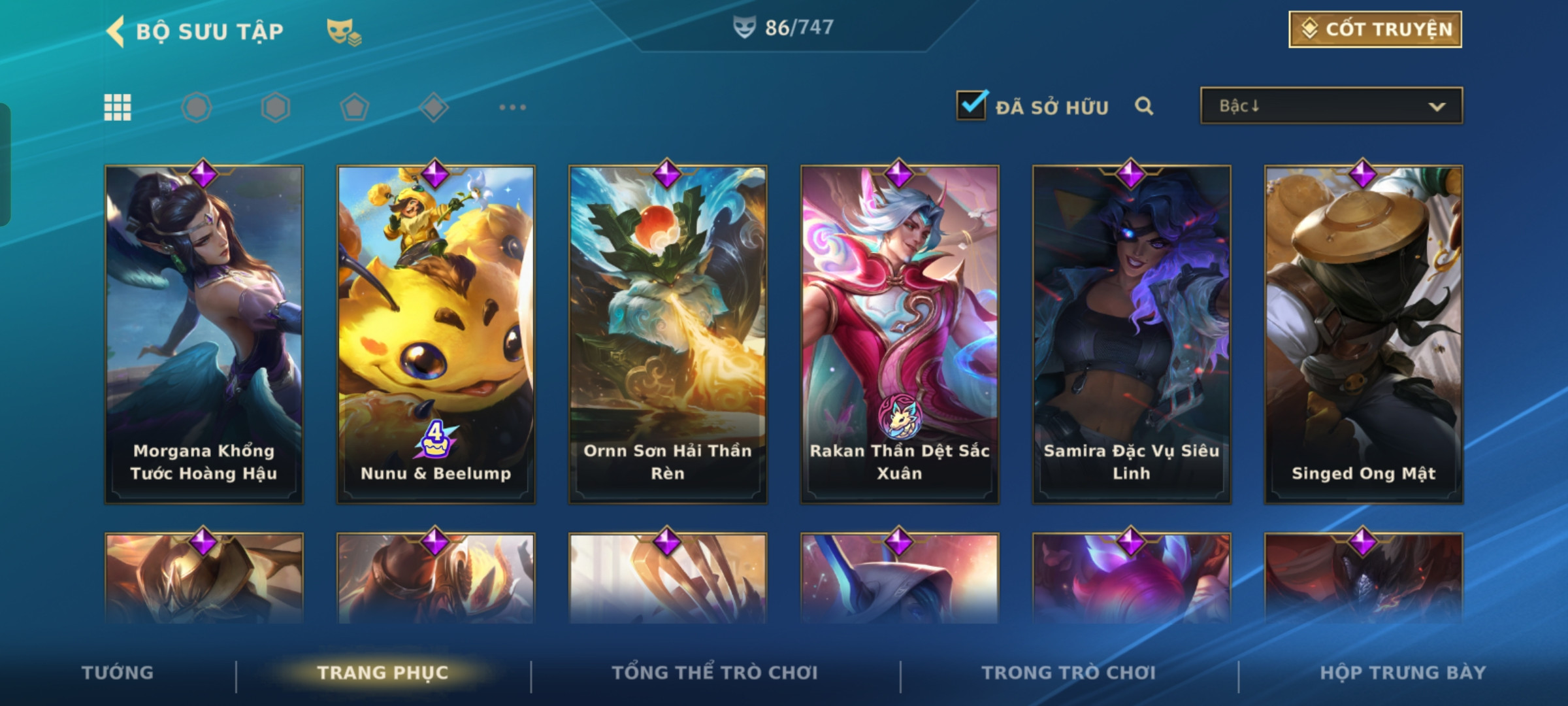Show more filters via three dots
Screen dimensions: 1568x706
(512, 107)
